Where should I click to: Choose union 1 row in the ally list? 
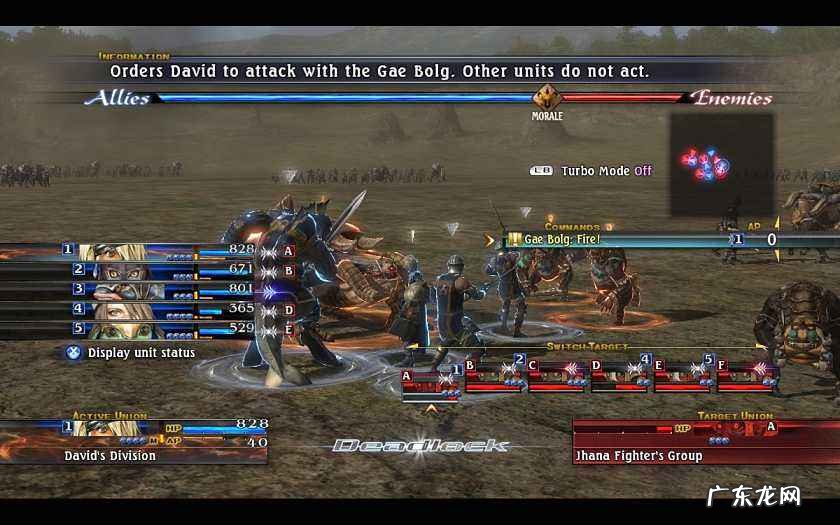(160, 250)
